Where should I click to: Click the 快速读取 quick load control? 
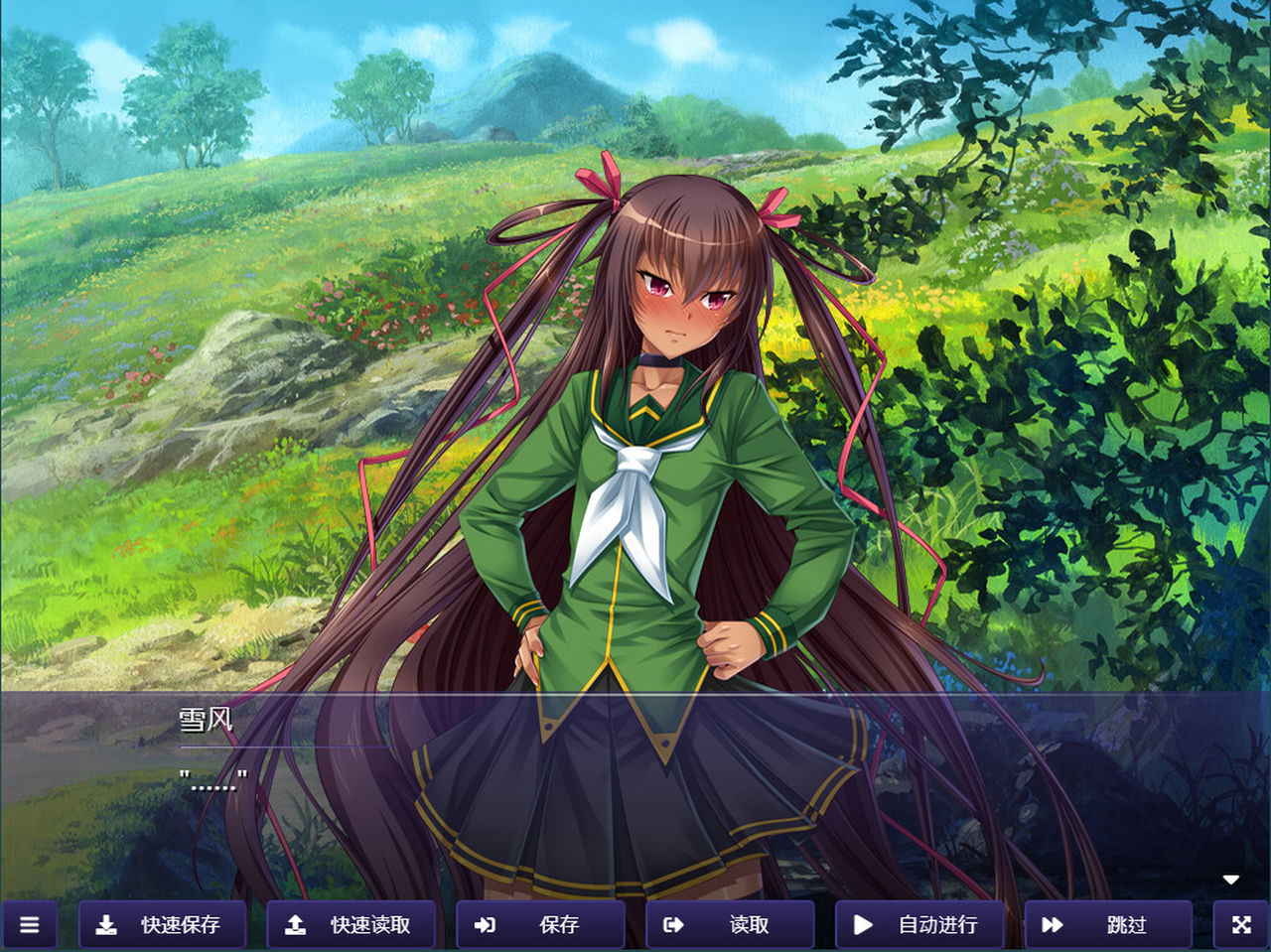coord(350,924)
